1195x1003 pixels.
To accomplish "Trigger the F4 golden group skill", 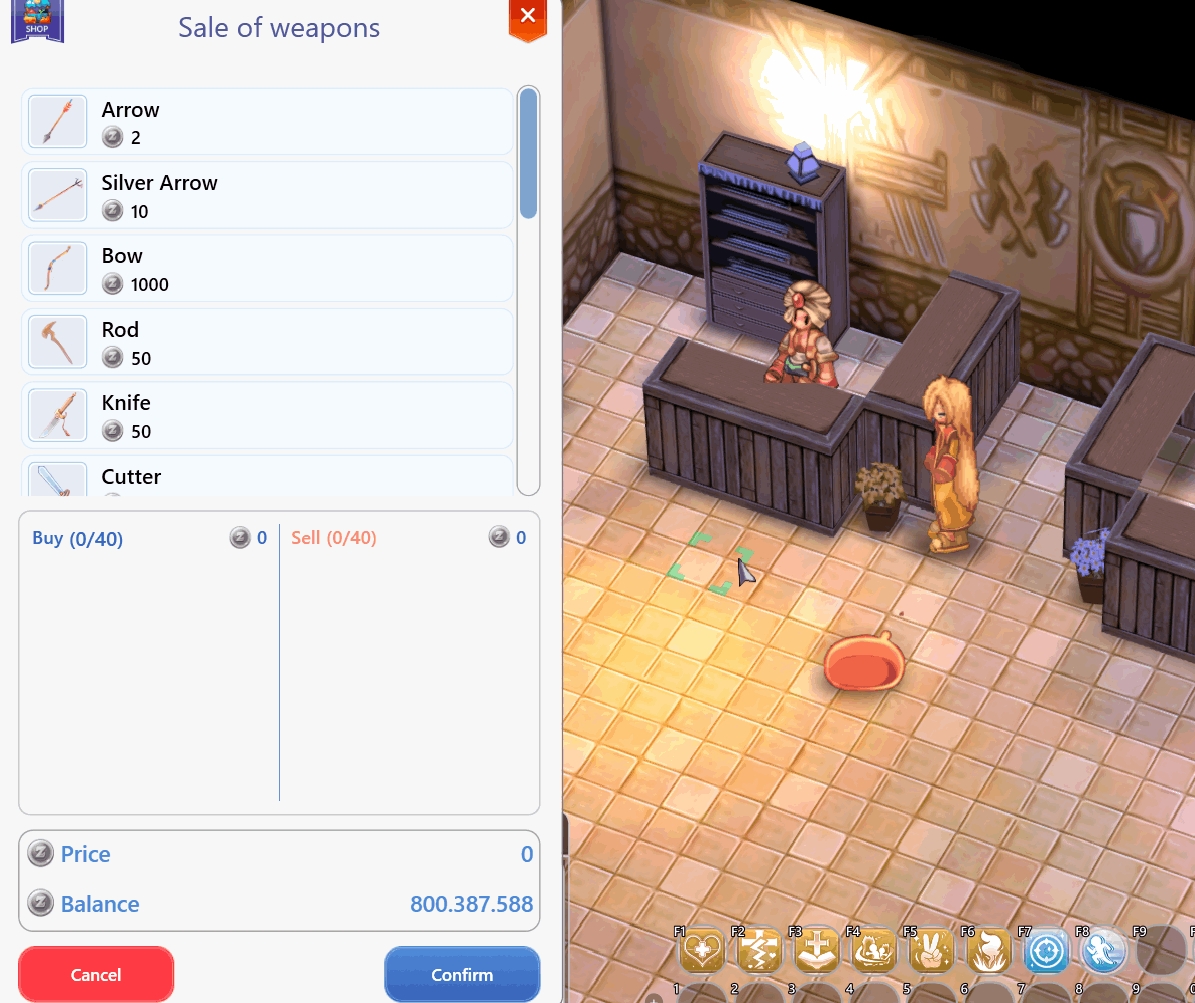I will tap(874, 951).
